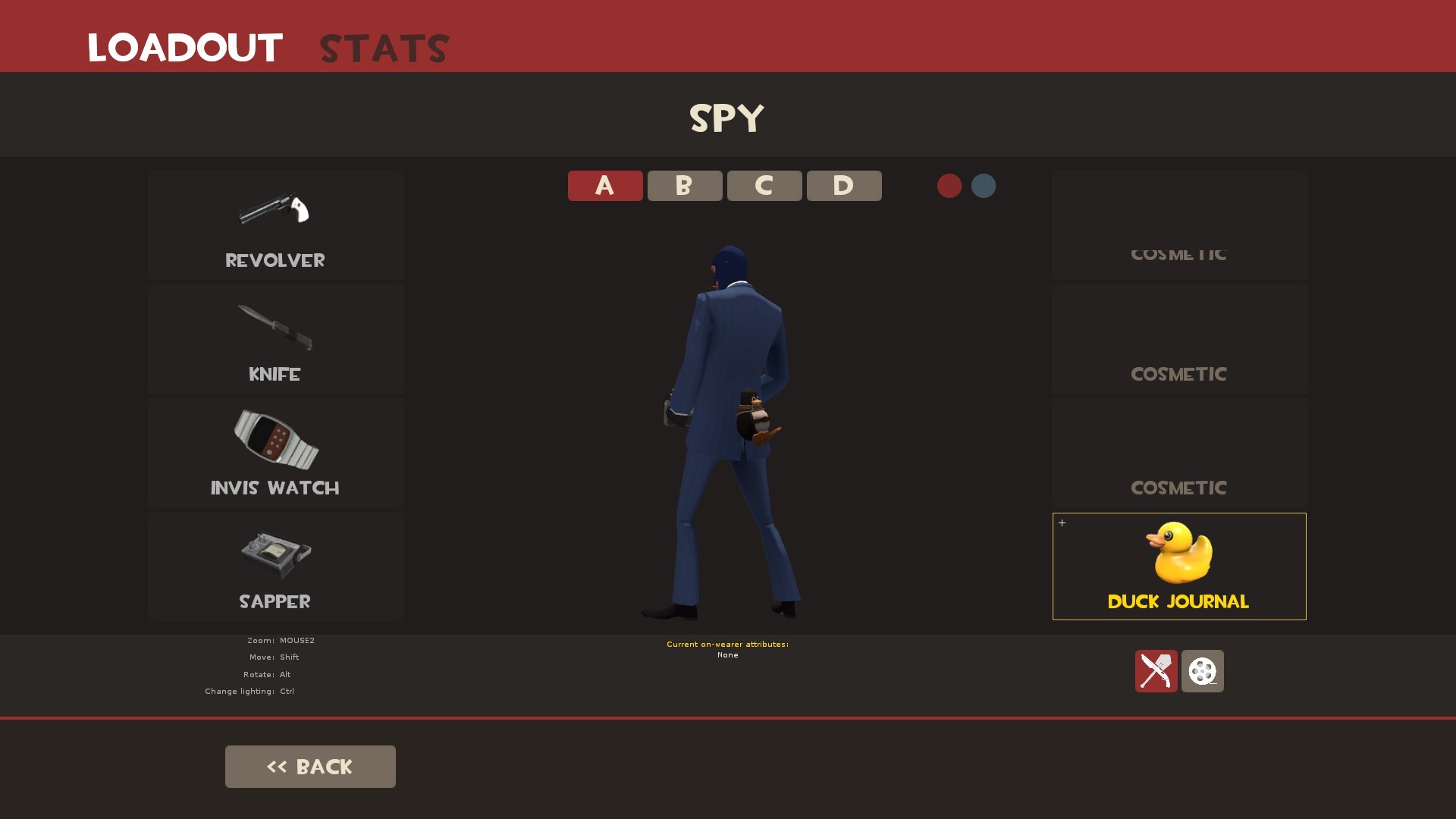Viewport: 1456px width, 819px height.
Task: Toggle loadout preset A active
Action: click(604, 185)
